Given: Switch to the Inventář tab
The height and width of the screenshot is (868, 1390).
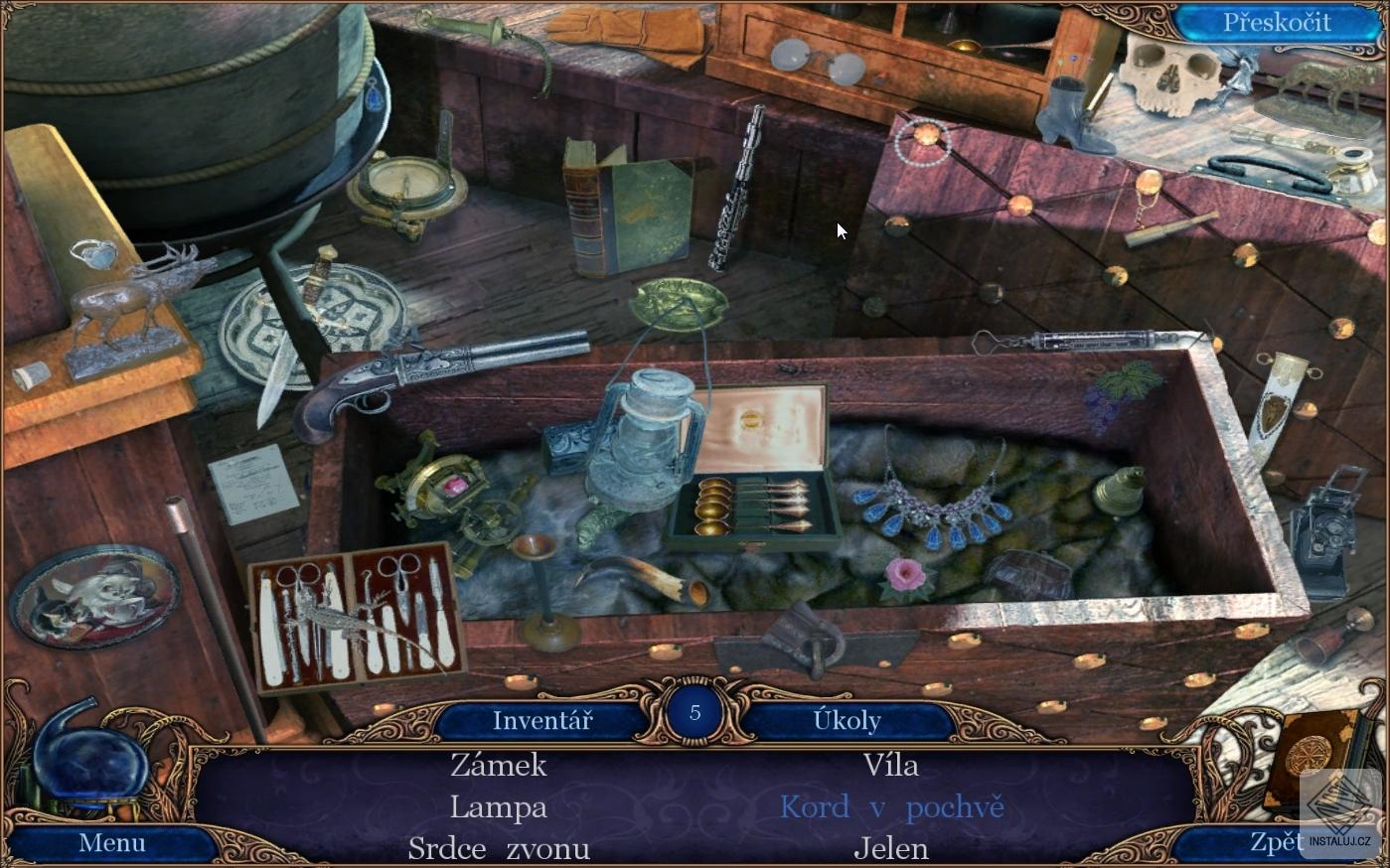Looking at the screenshot, I should 541,720.
